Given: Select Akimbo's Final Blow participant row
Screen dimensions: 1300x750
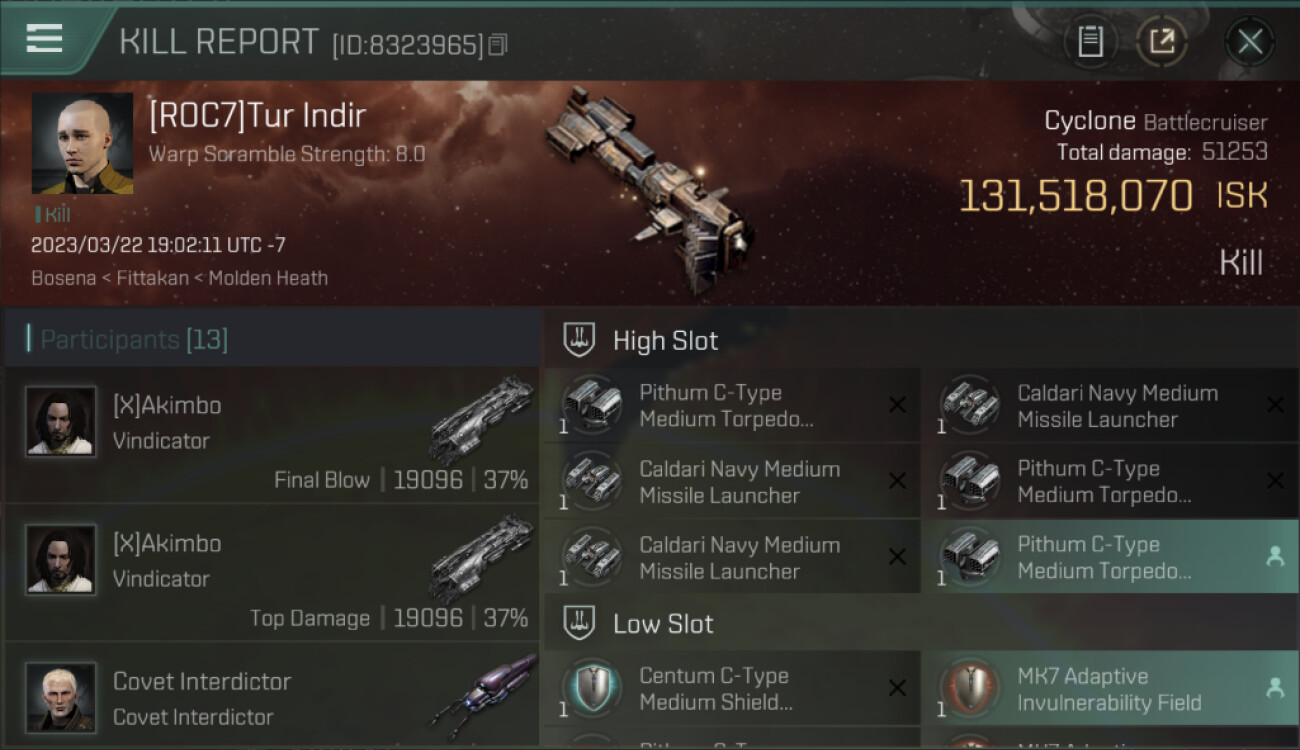Looking at the screenshot, I should tap(272, 435).
